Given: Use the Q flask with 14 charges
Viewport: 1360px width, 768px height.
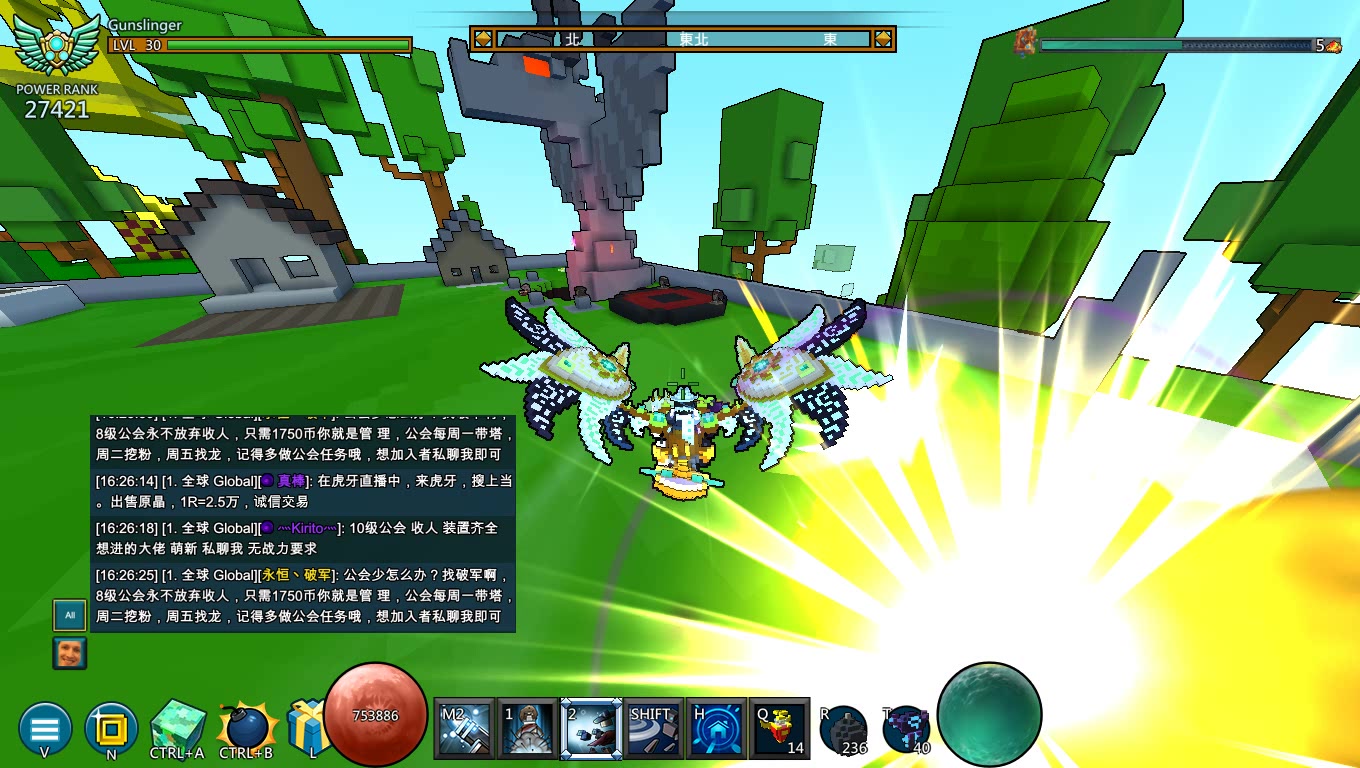Looking at the screenshot, I should click(779, 729).
